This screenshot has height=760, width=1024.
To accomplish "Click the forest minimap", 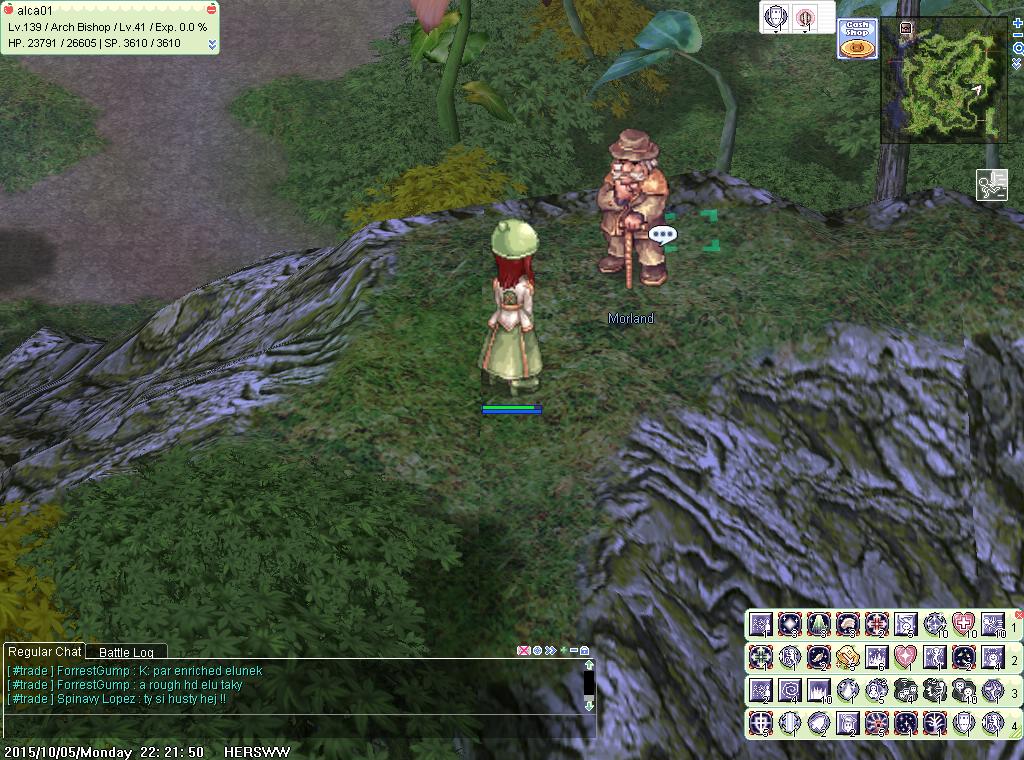I will coord(944,80).
